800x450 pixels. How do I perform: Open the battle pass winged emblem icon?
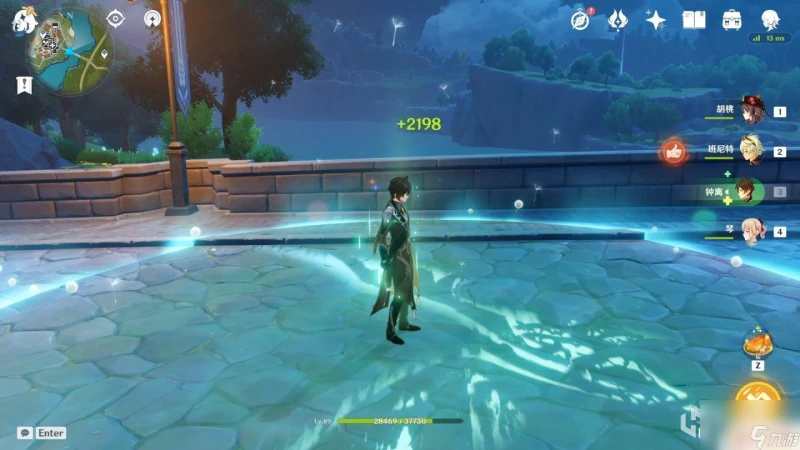[619, 19]
